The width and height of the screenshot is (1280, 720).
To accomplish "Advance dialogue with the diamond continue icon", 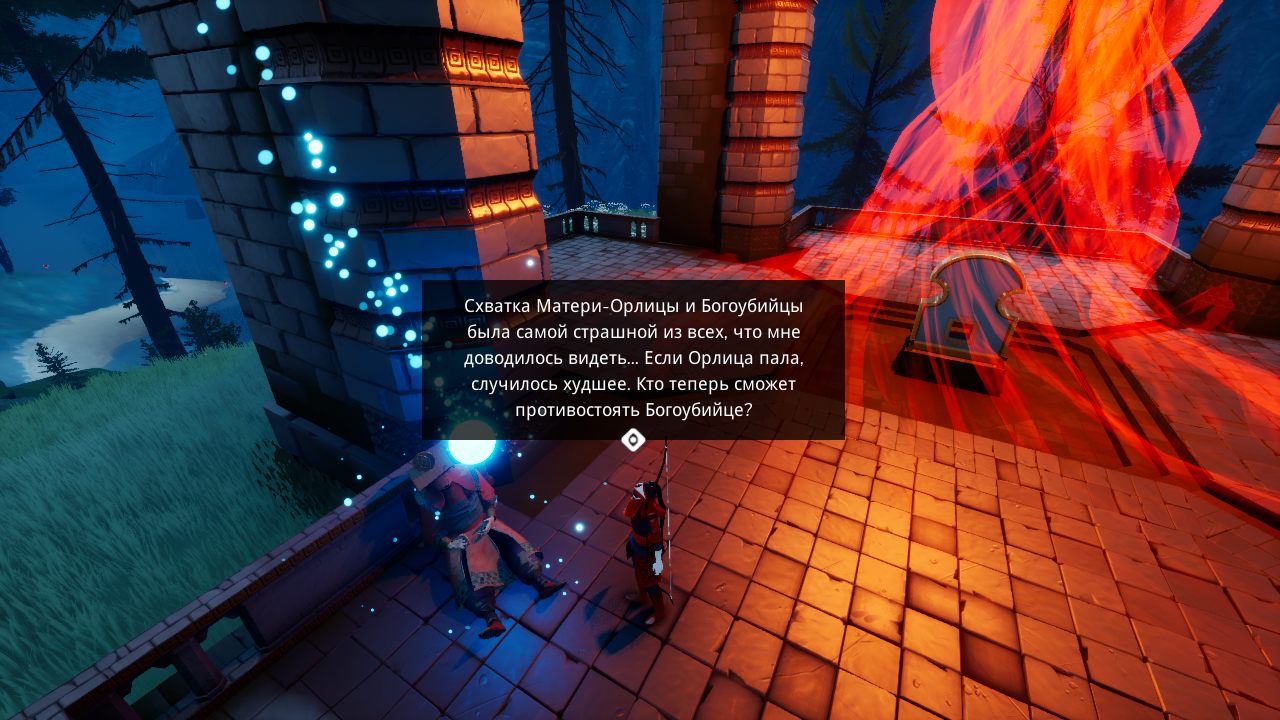I will (633, 440).
